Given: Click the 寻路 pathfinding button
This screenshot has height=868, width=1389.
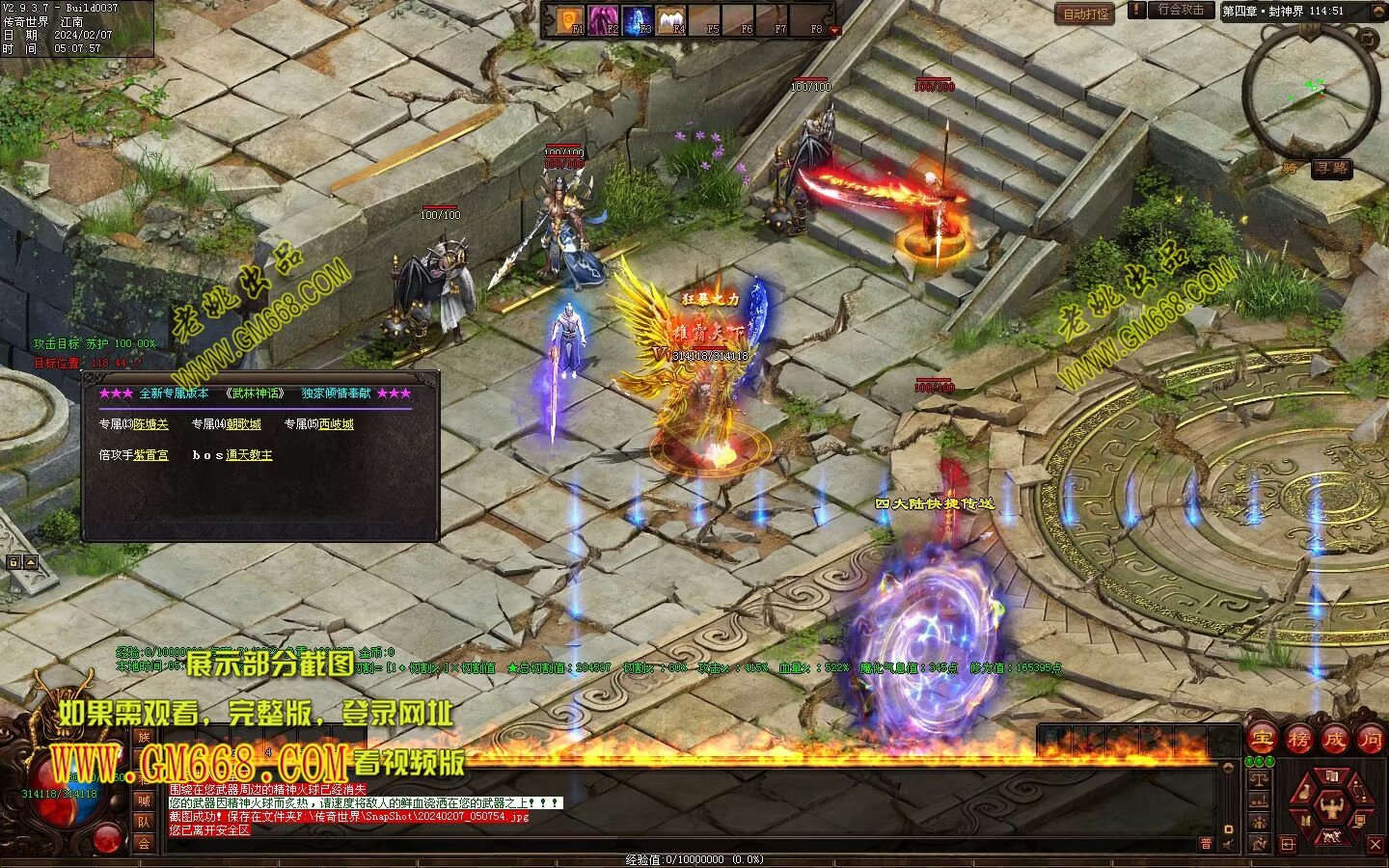Looking at the screenshot, I should point(1331,169).
